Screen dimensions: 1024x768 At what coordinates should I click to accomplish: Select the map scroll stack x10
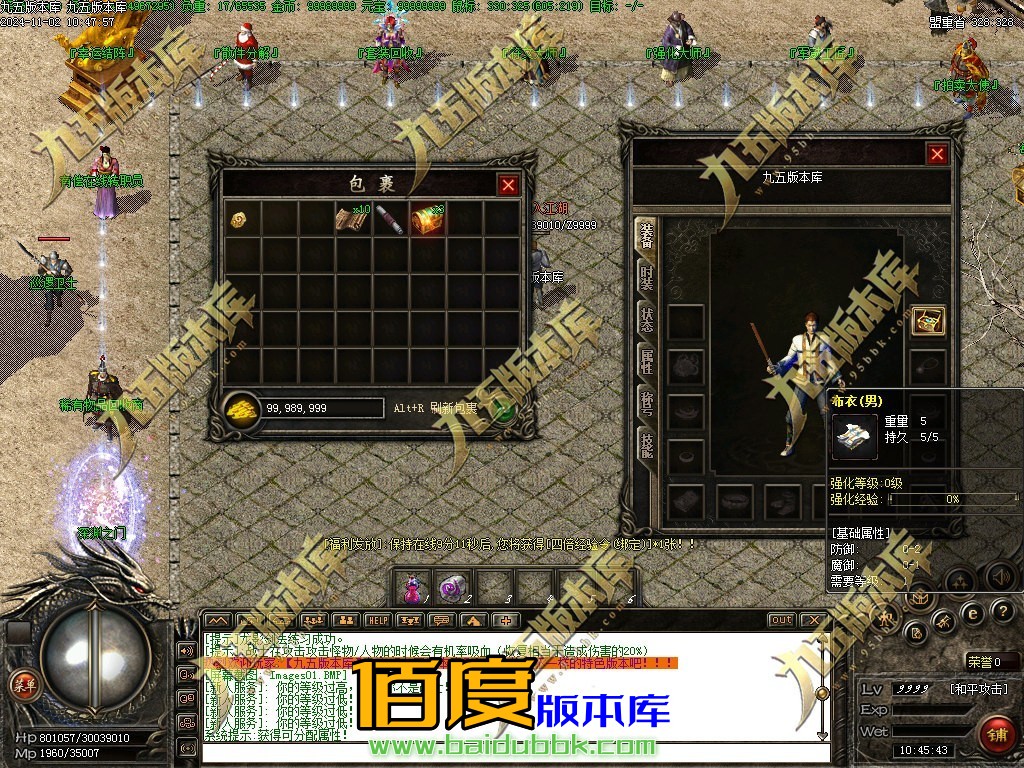353,220
